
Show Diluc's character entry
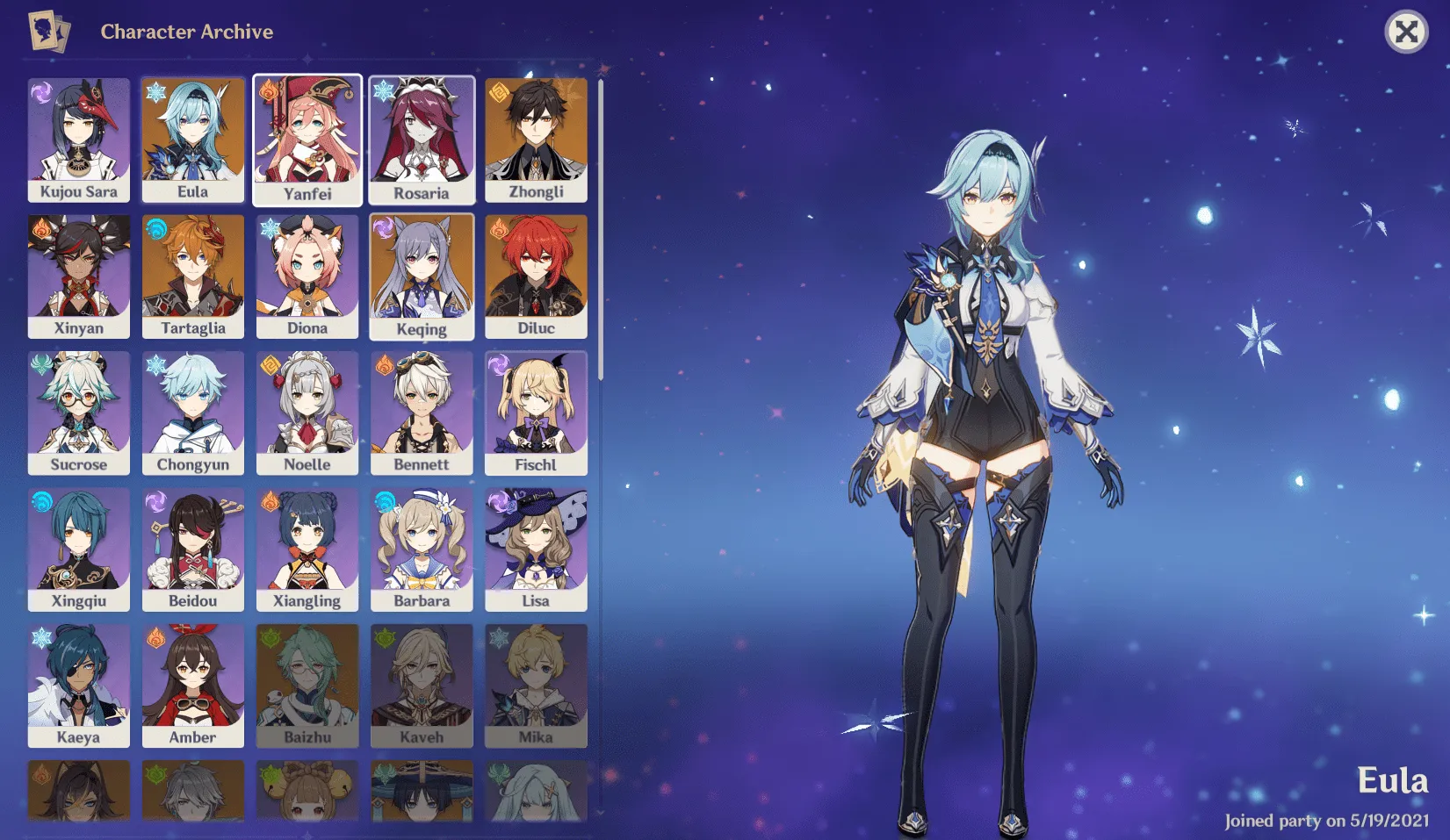[536, 276]
